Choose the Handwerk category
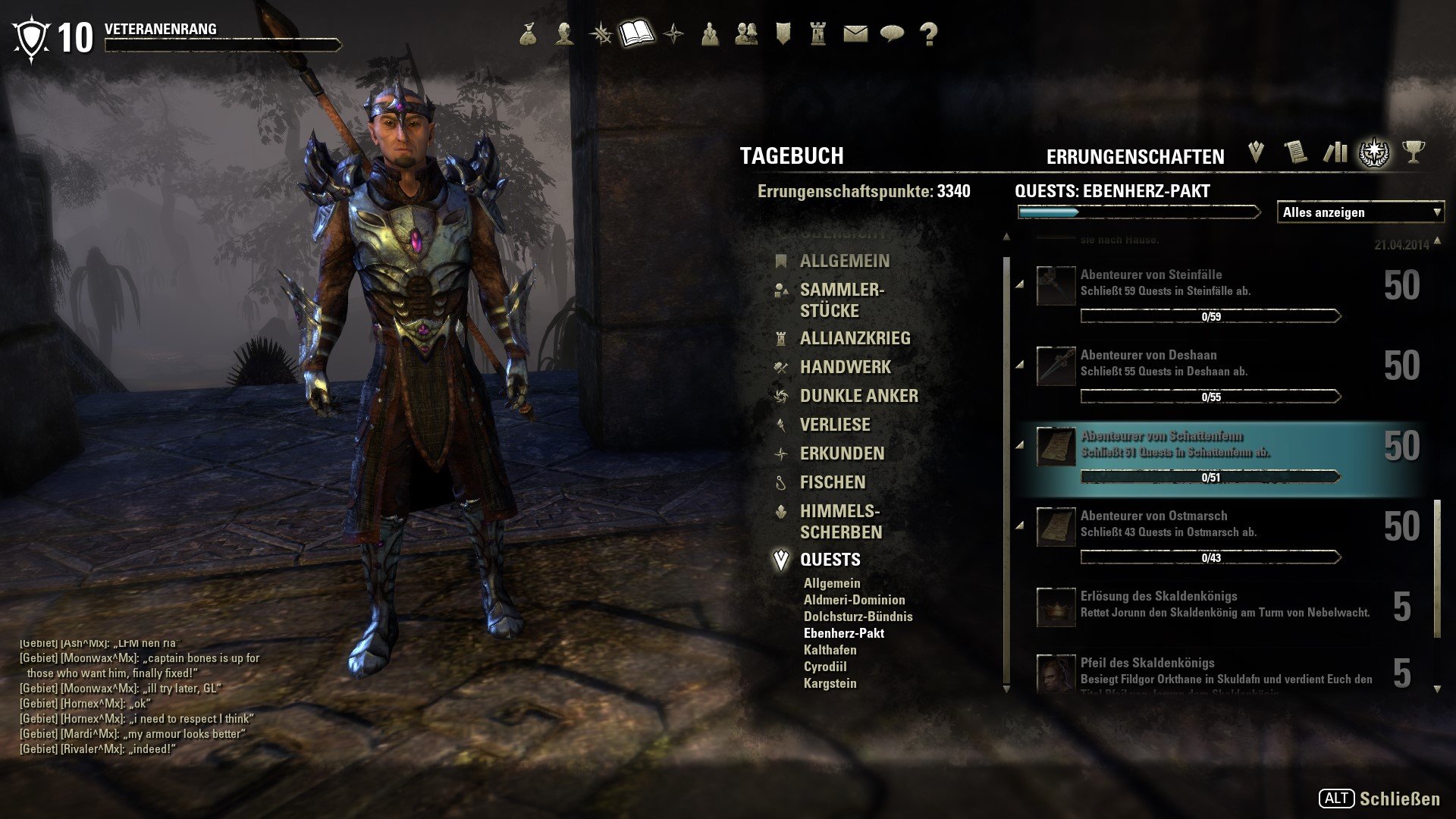 coord(845,367)
